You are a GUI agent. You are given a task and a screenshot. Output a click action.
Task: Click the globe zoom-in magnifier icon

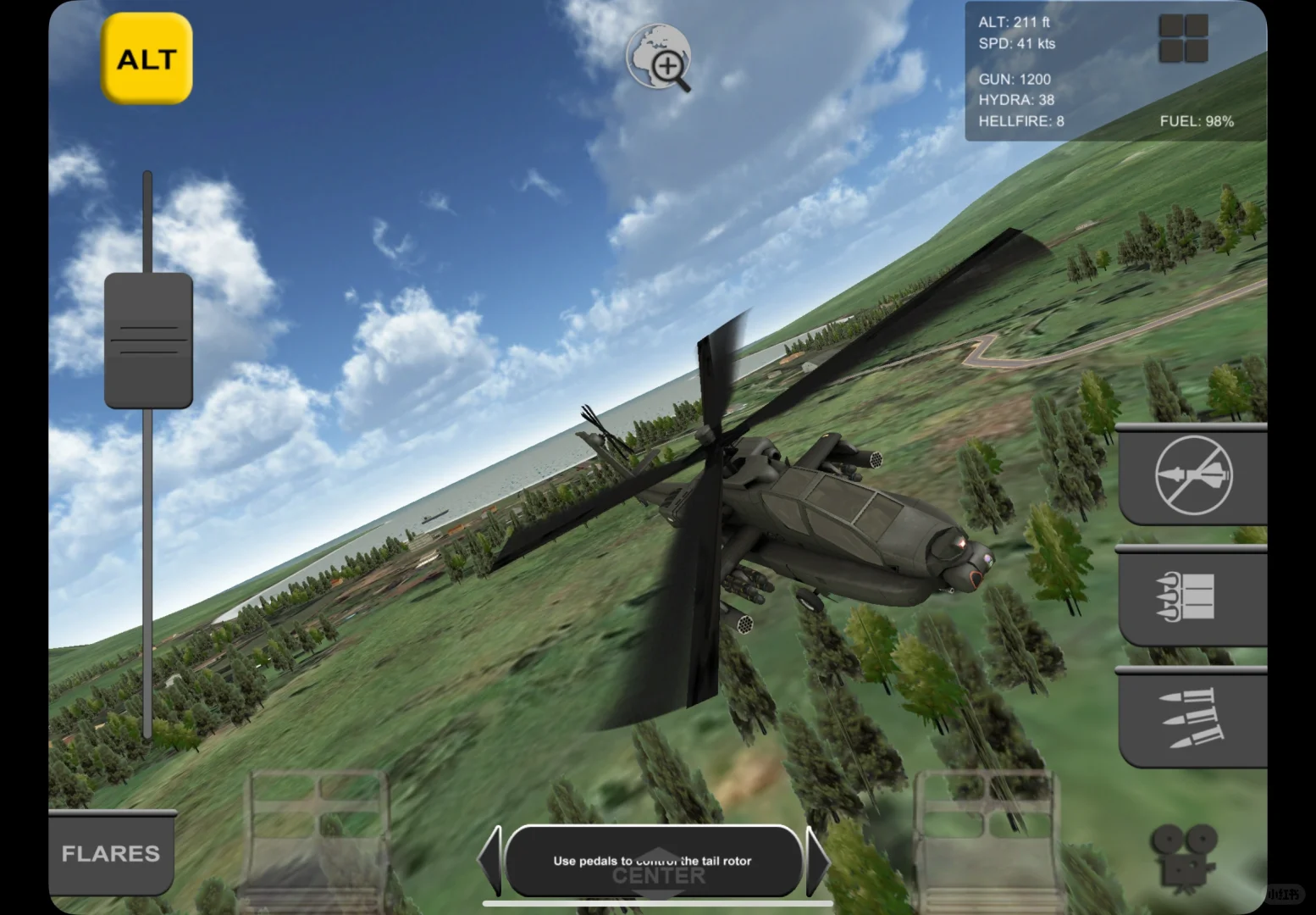click(660, 58)
